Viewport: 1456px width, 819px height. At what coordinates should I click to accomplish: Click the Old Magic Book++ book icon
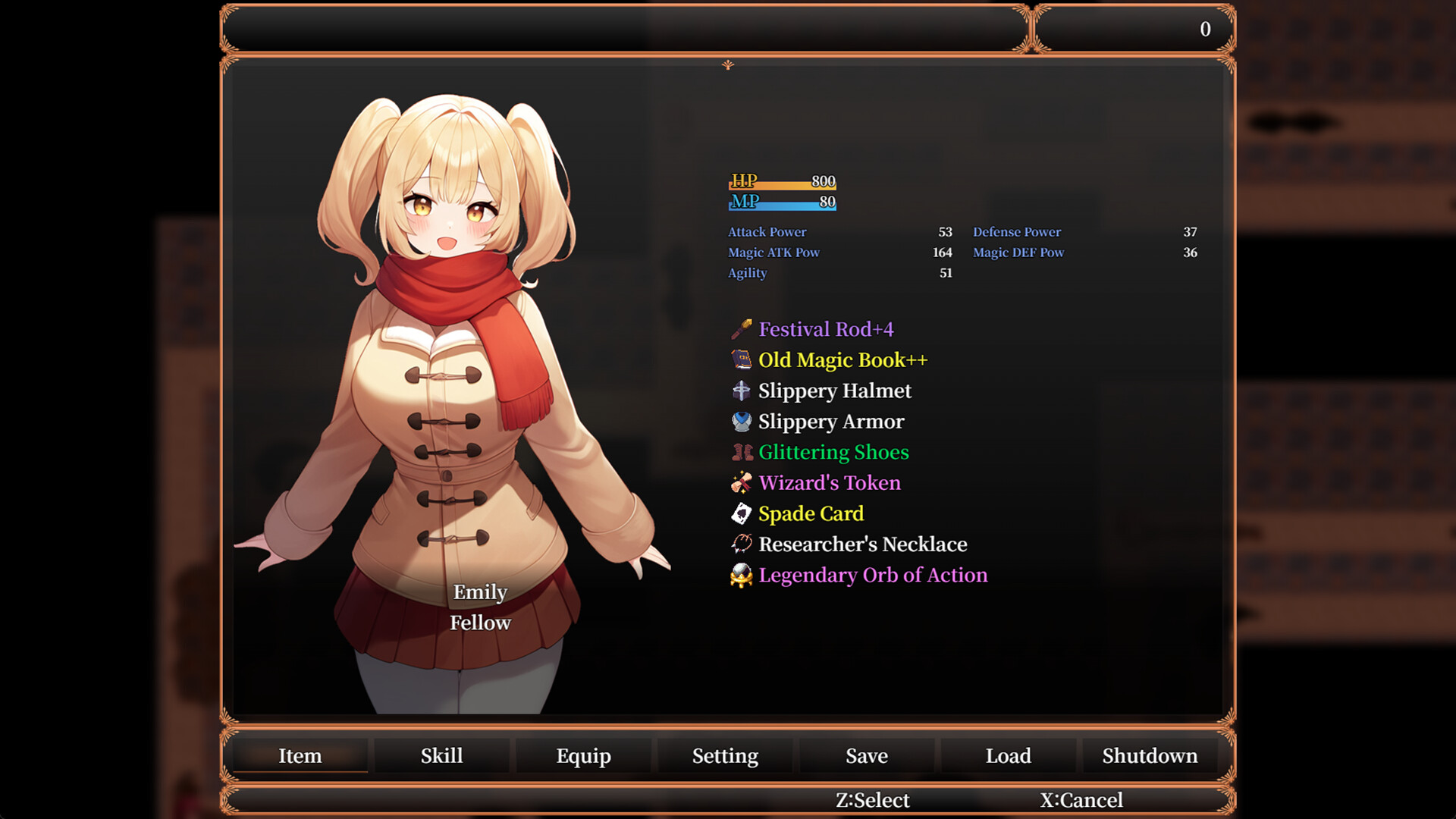741,359
